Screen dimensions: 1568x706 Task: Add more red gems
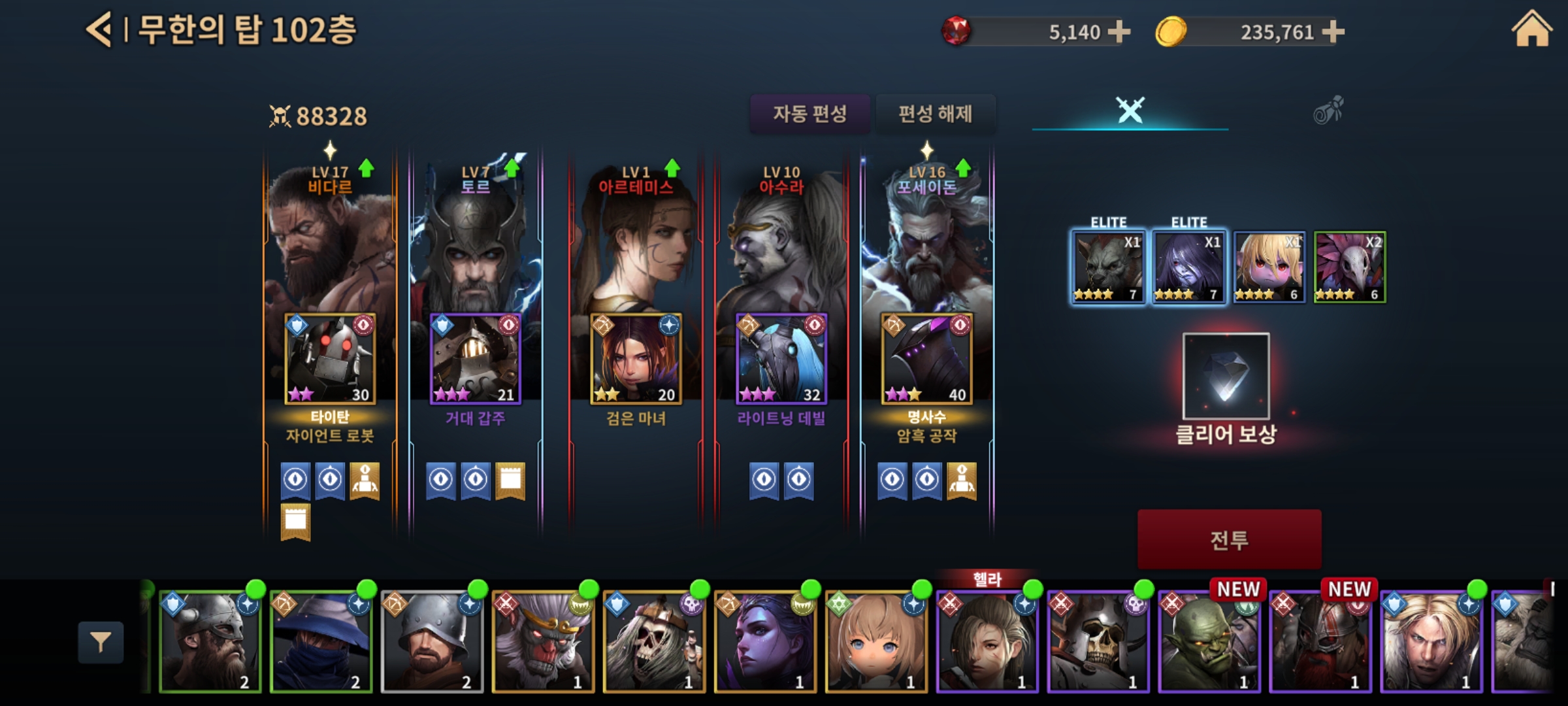point(1119,31)
